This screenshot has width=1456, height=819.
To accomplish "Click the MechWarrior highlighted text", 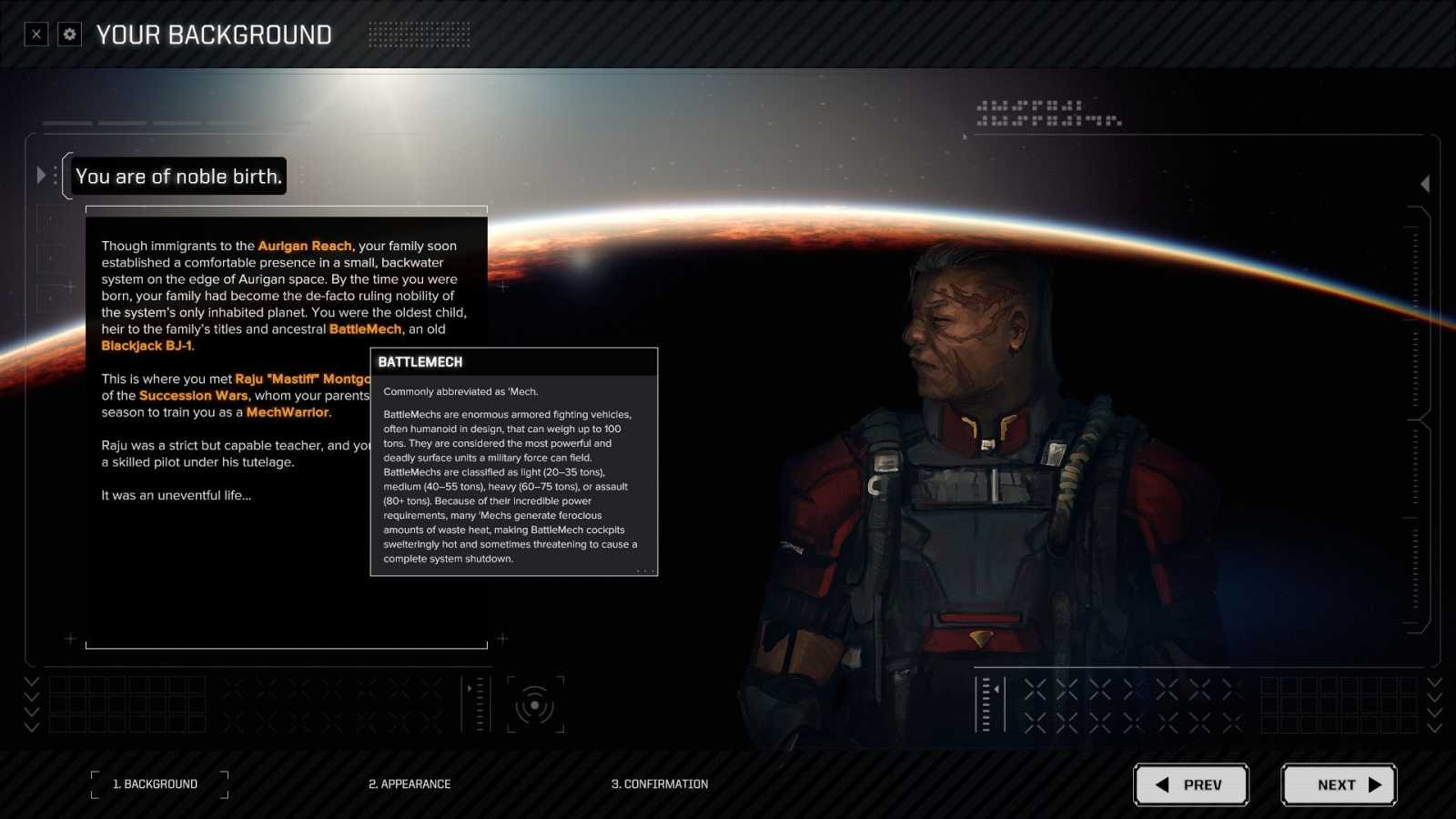I will pyautogui.click(x=288, y=412).
